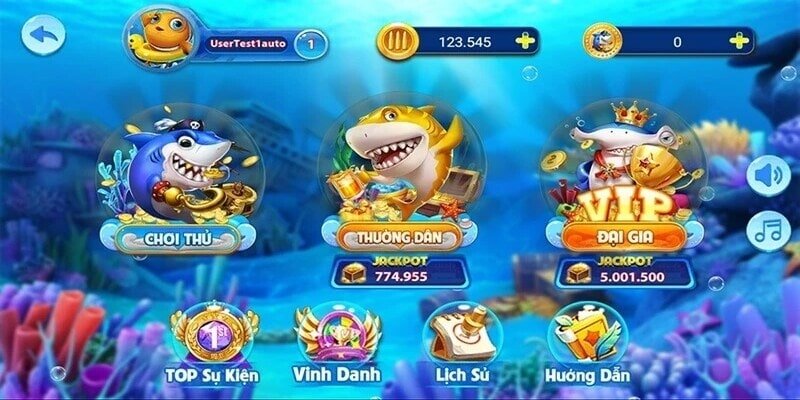Viewport: 800px width, 400px height.
Task: Open the UserTest1auto player avatar
Action: 155,40
